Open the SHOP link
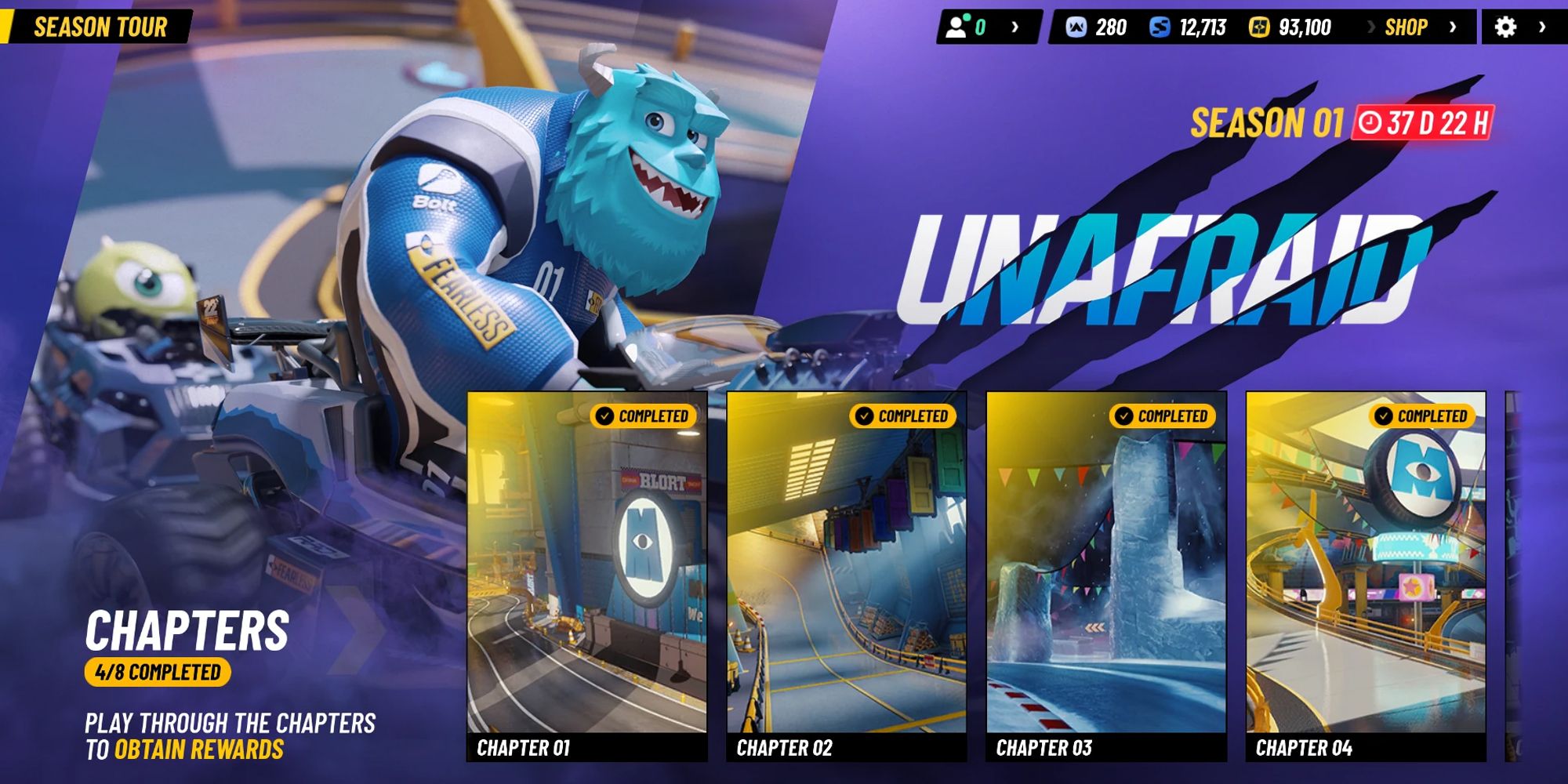This screenshot has height=784, width=1568. 1406,27
